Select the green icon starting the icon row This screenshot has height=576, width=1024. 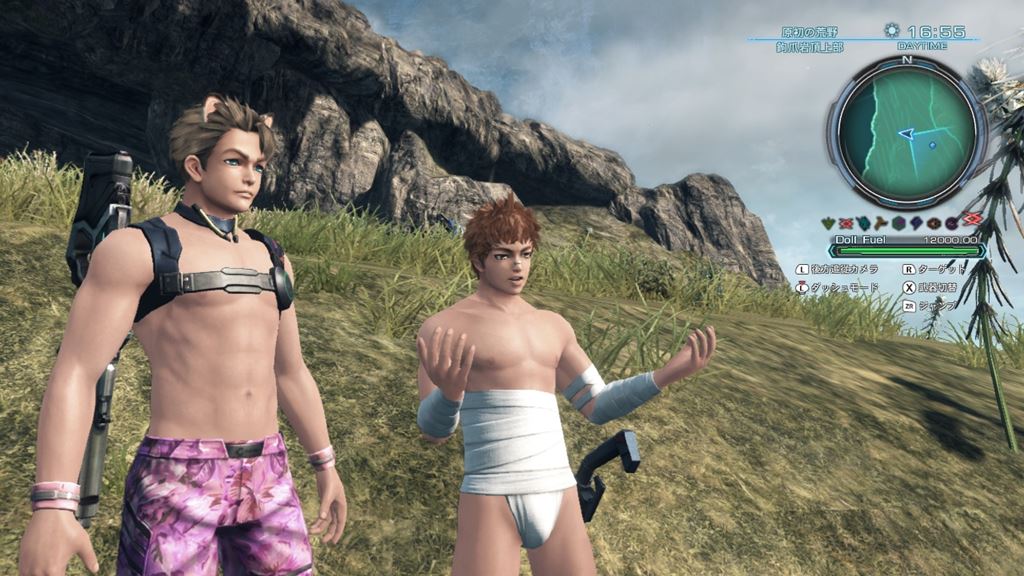click(829, 222)
